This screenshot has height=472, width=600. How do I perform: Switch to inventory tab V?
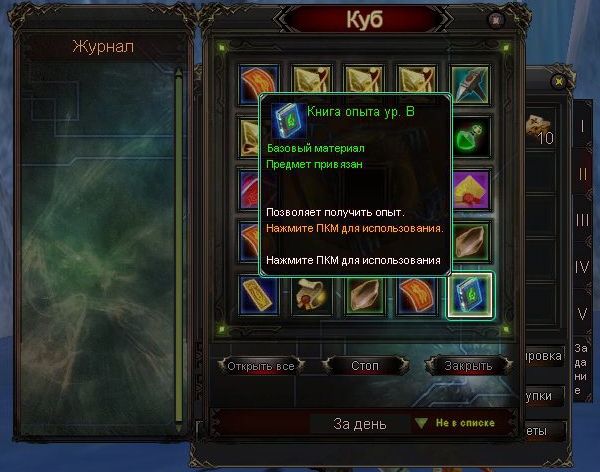coord(583,313)
